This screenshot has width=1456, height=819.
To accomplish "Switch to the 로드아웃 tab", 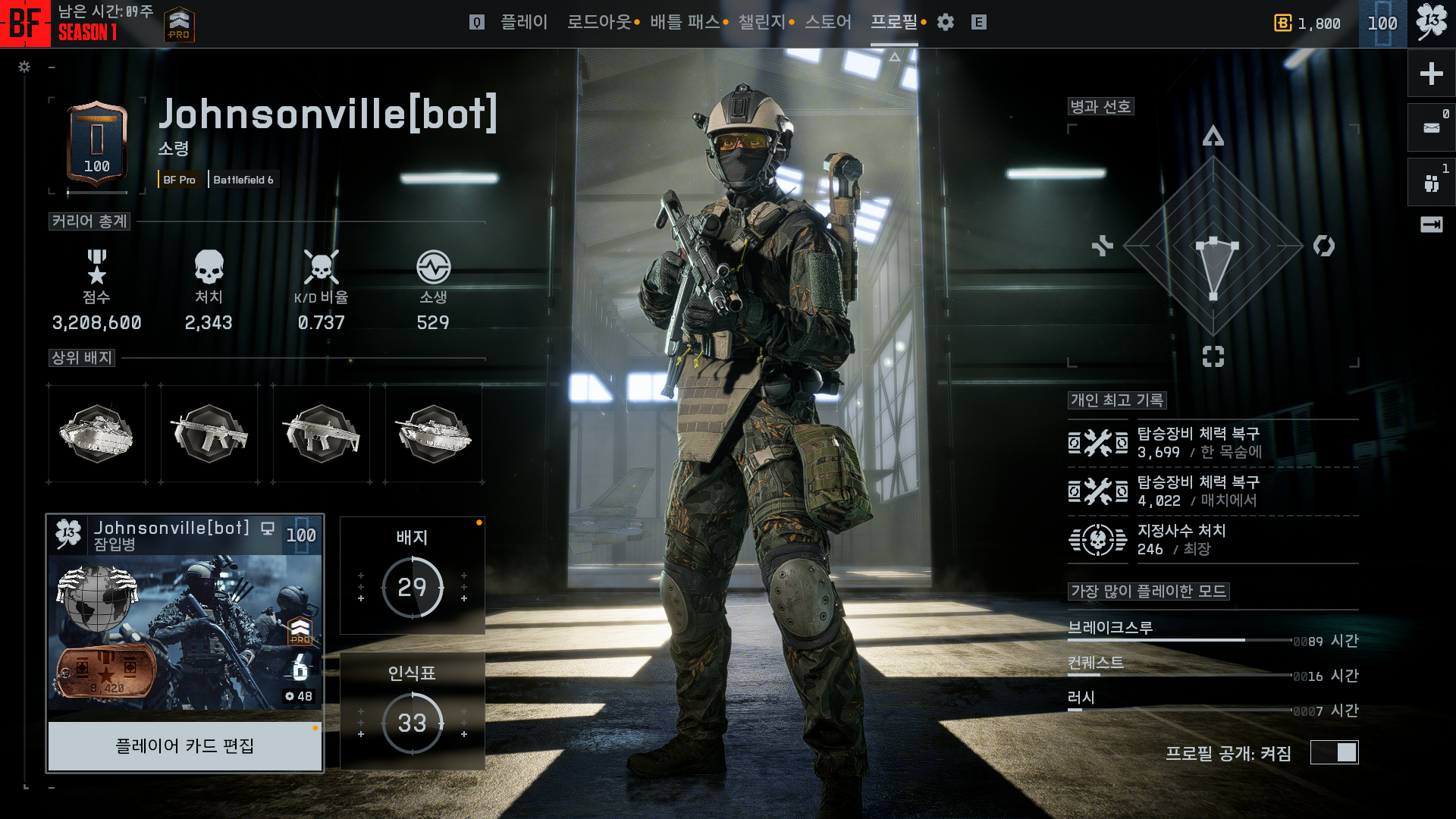I will [599, 23].
